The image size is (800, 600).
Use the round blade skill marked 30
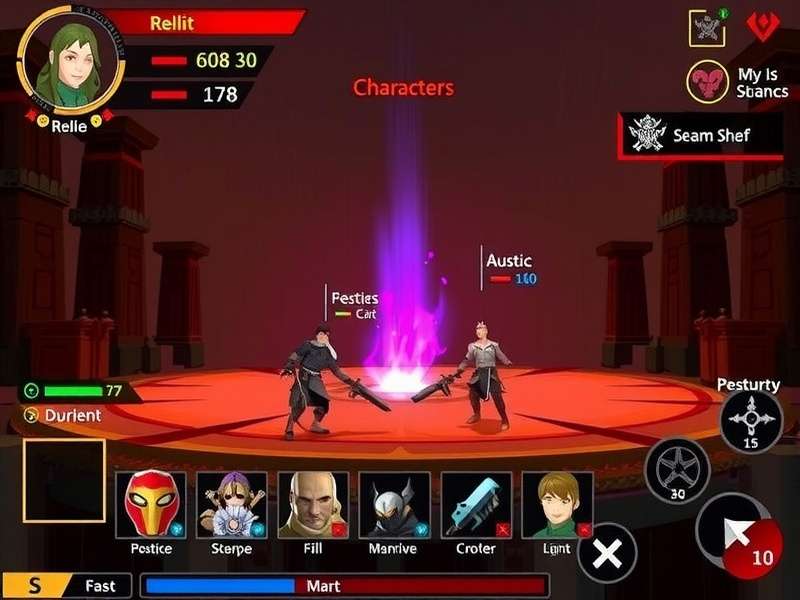click(677, 469)
